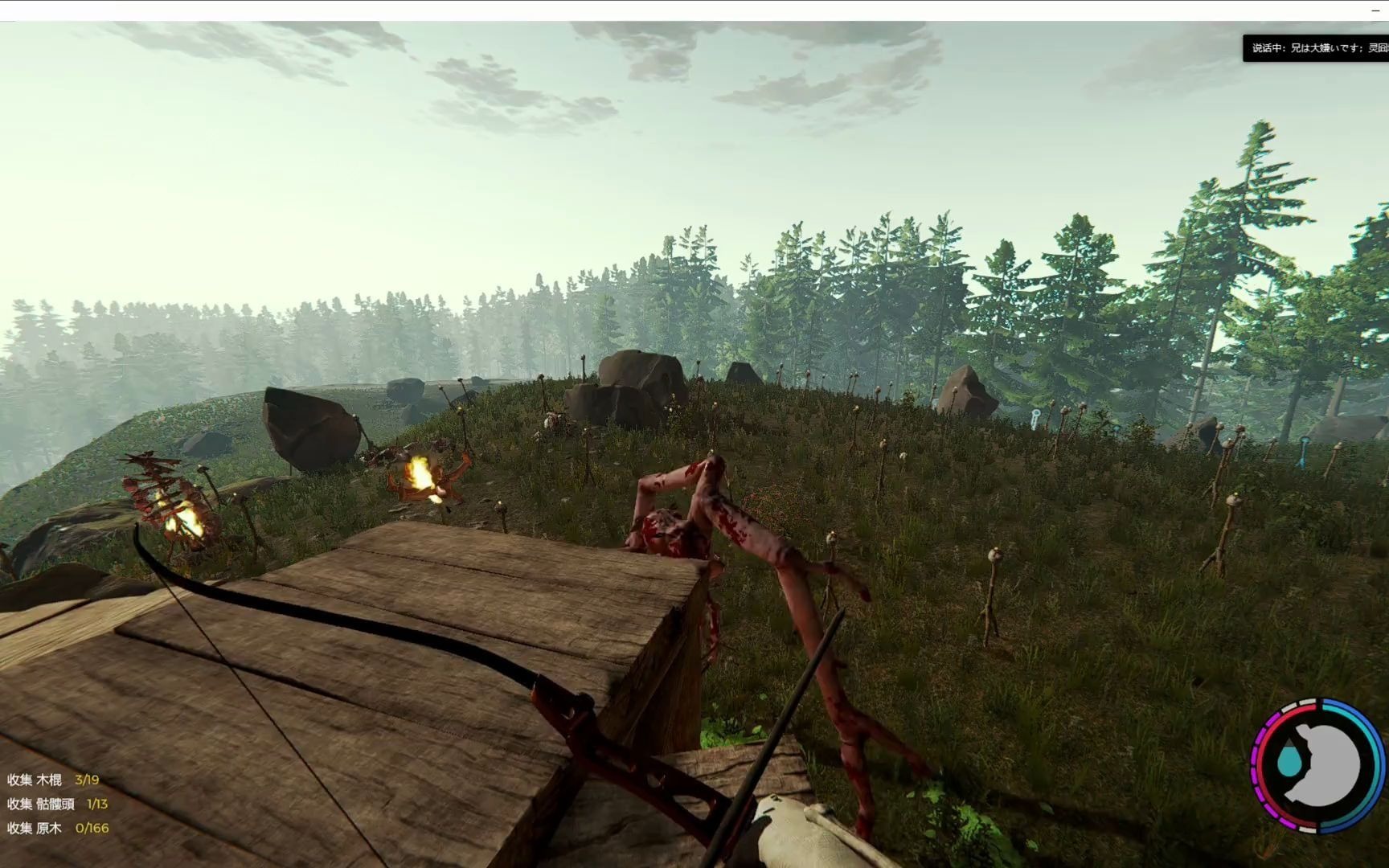The image size is (1389, 868).
Task: Minimize the game window
Action: [x=1374, y=10]
